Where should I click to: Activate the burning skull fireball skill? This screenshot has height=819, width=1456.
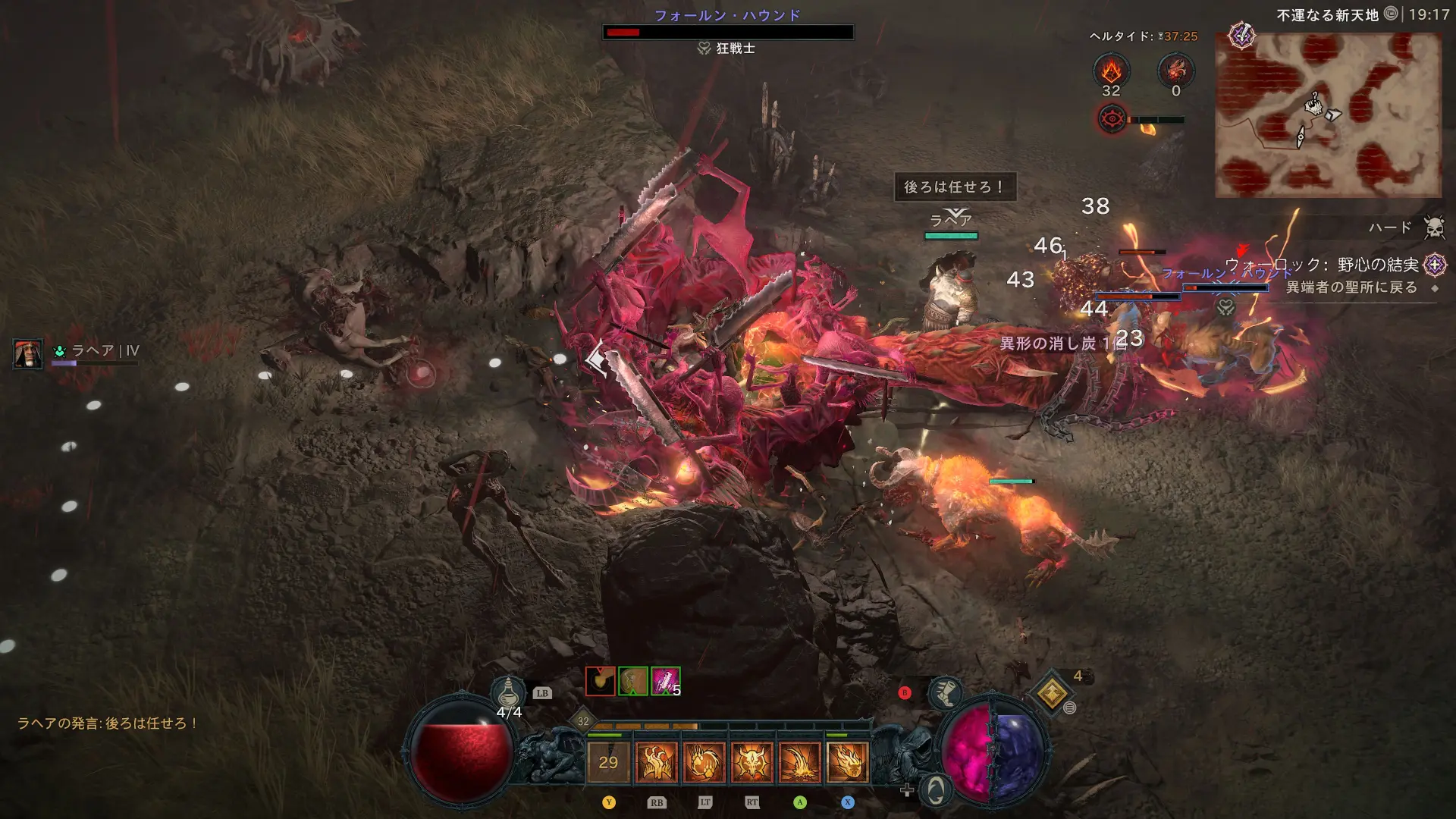point(847,762)
